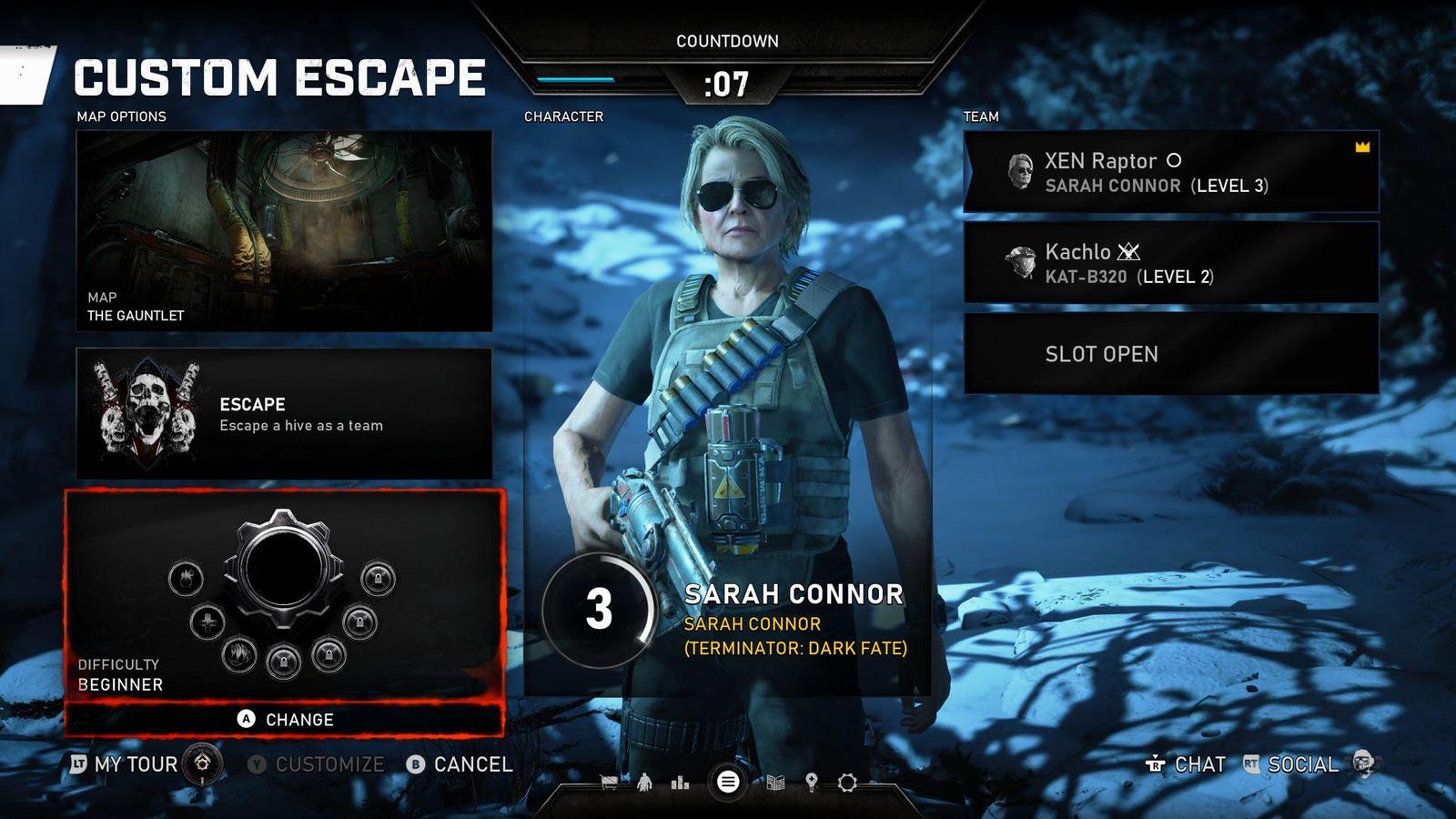Select the Escape game mode panel
The height and width of the screenshot is (819, 1456).
click(284, 413)
